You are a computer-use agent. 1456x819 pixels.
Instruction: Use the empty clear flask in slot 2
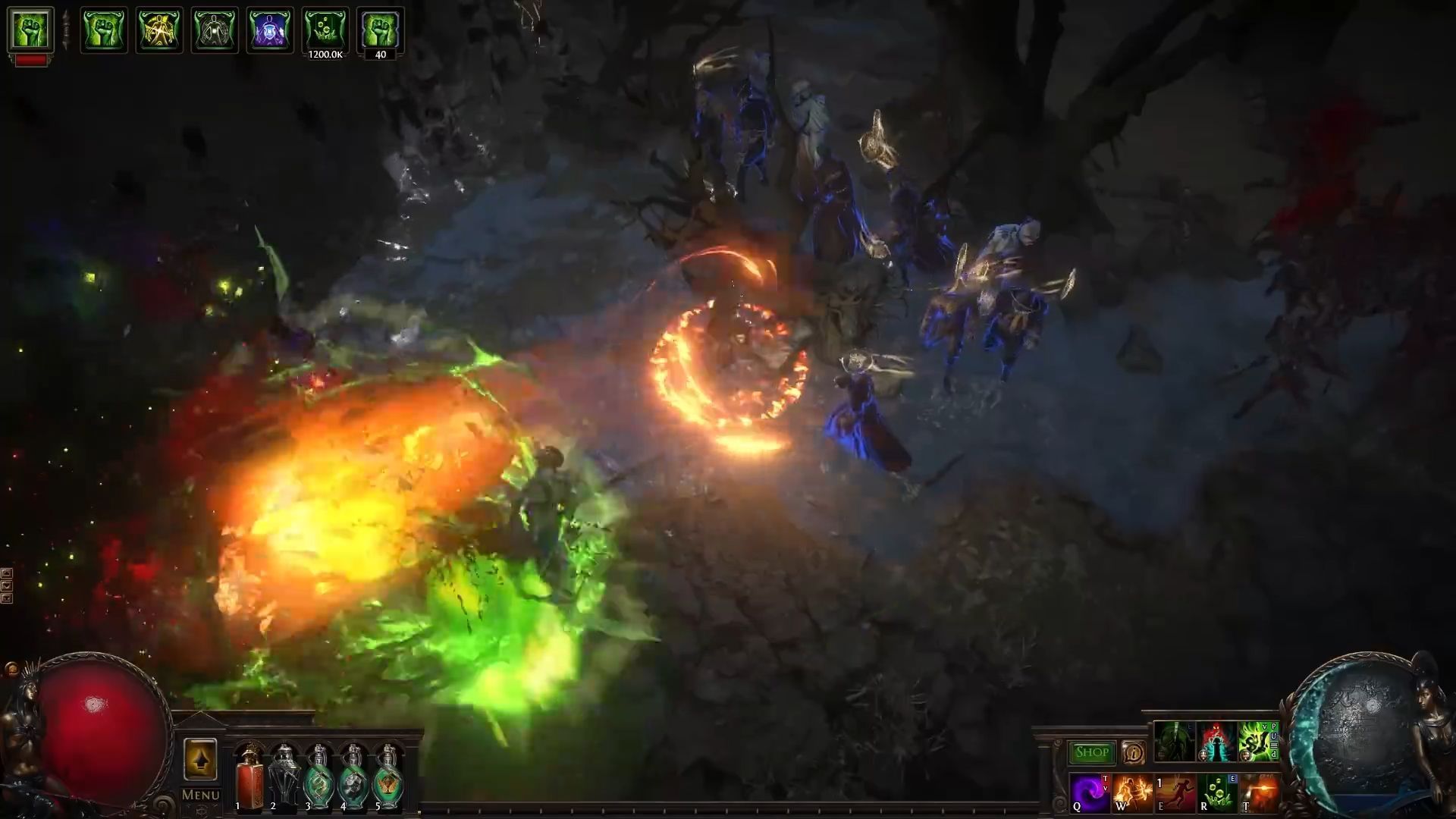(284, 777)
